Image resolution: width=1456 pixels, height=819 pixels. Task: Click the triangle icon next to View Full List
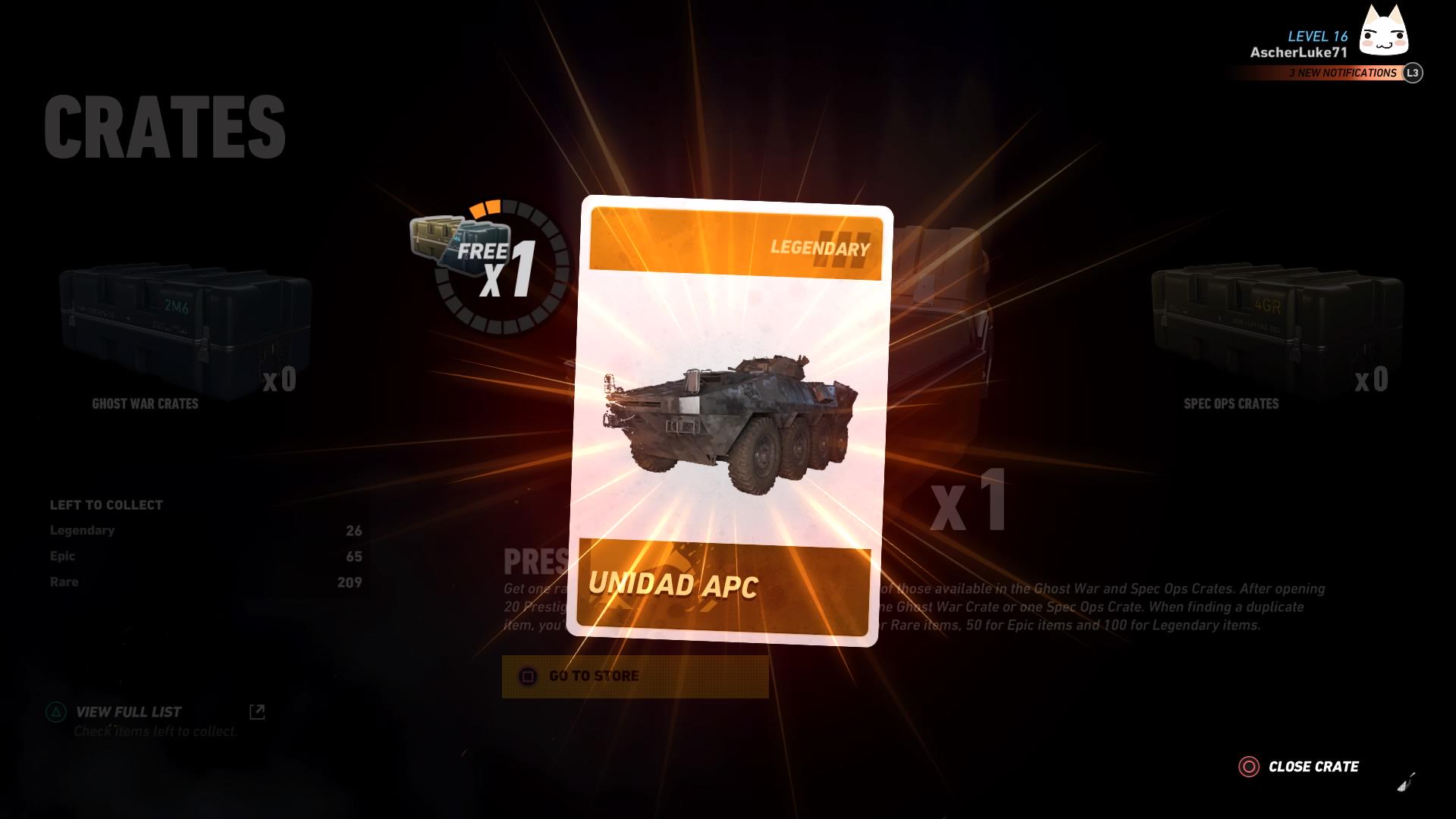pos(55,711)
